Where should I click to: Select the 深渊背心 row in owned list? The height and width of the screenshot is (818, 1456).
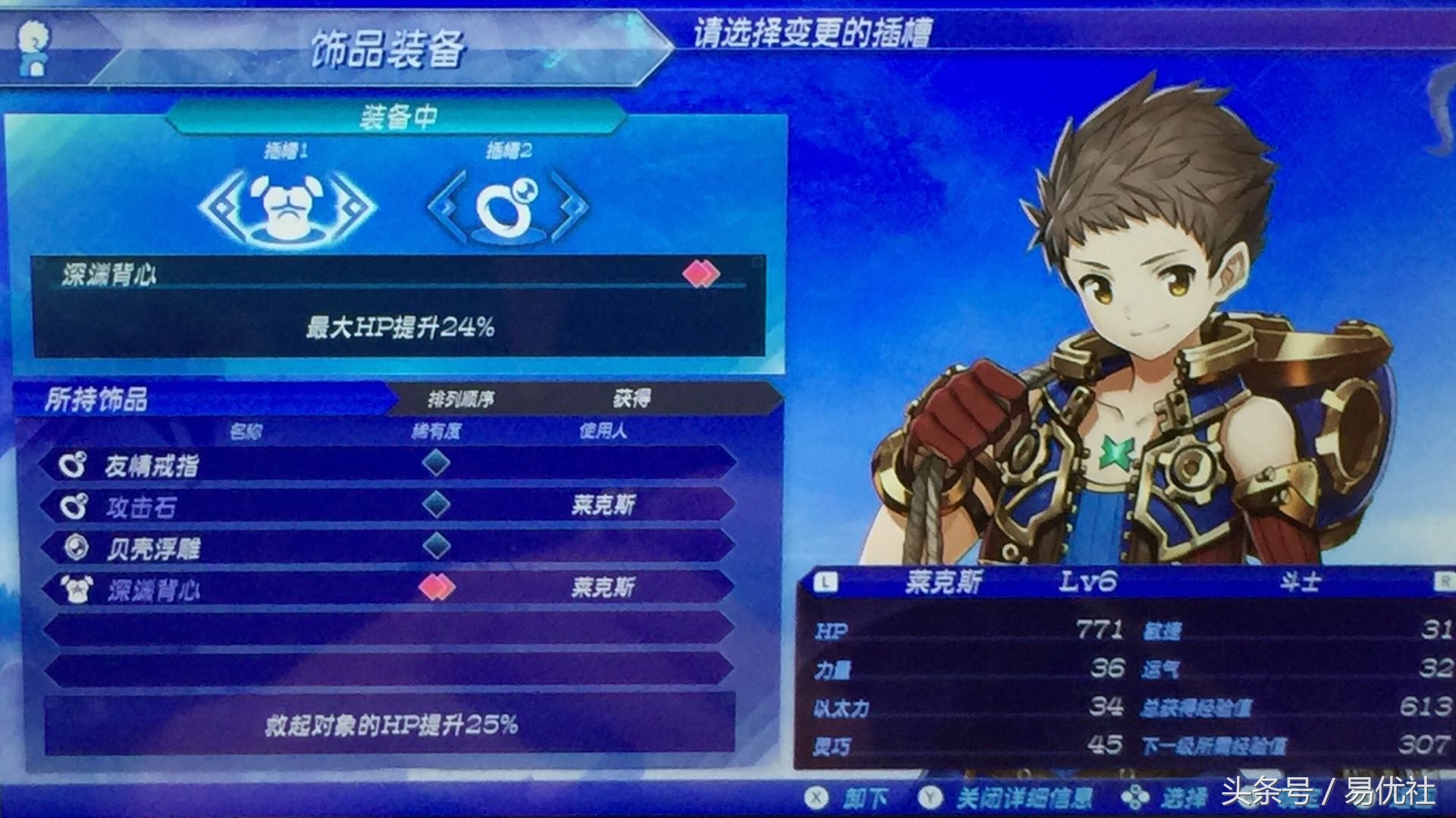coord(387,588)
